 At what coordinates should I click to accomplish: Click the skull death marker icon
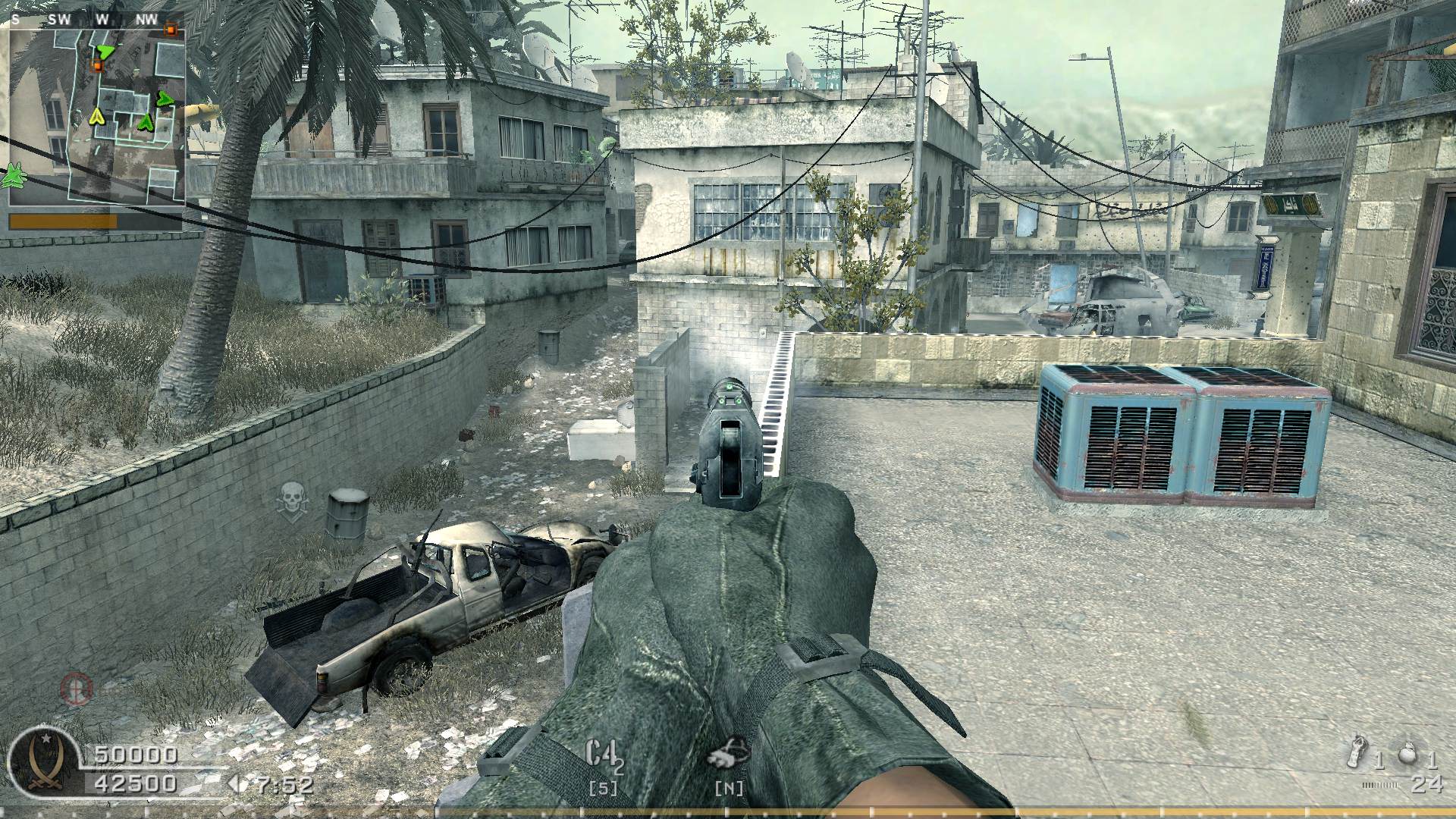click(x=290, y=499)
